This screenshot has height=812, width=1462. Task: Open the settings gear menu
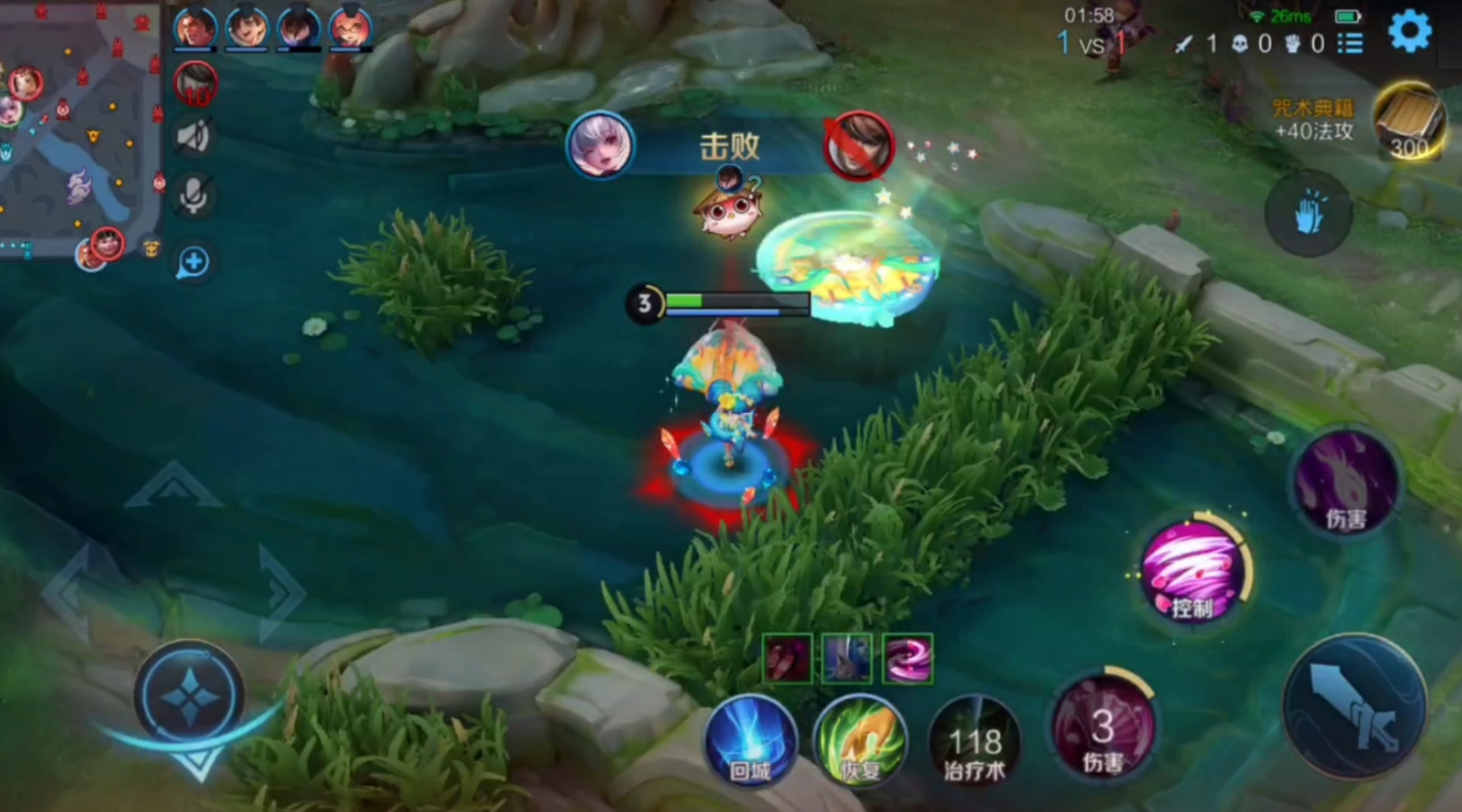(x=1409, y=32)
